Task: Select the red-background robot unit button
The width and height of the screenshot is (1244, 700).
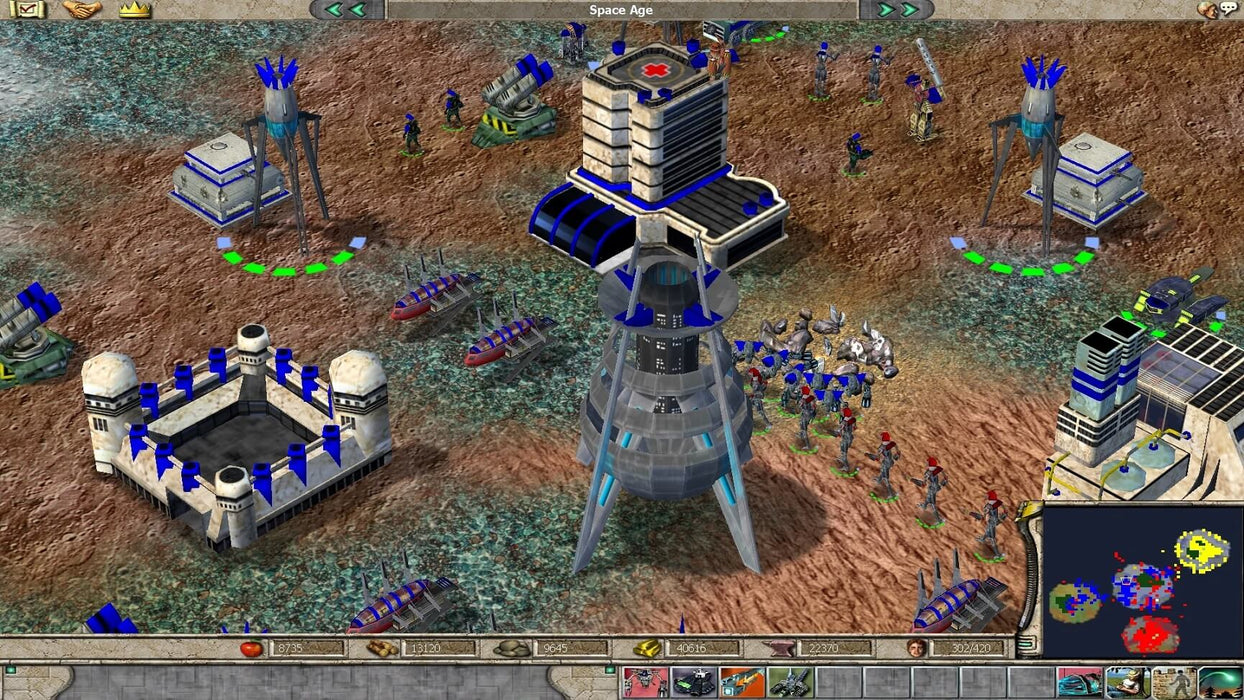Action: (x=644, y=683)
